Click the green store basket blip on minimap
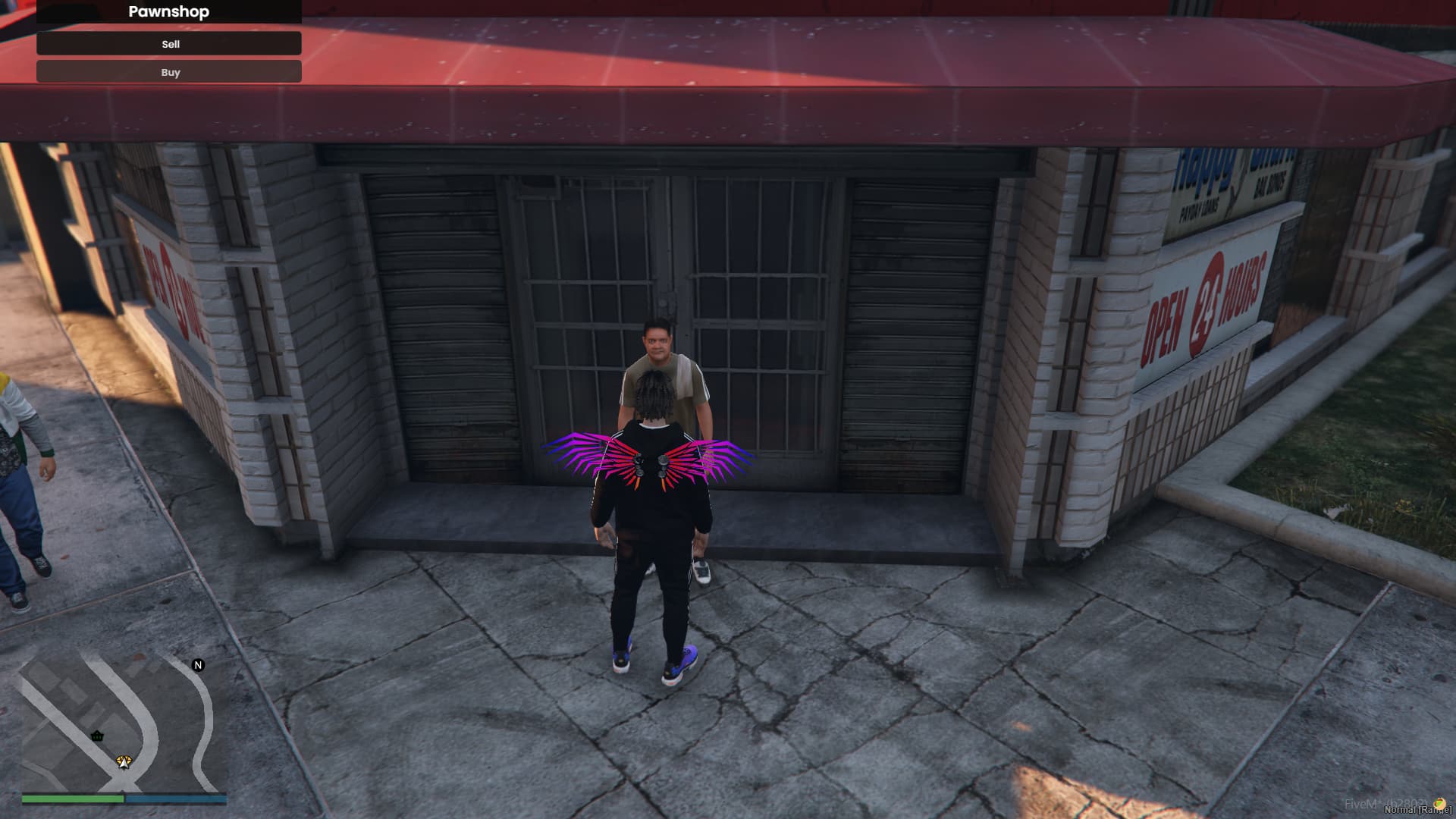This screenshot has height=819, width=1456. pos(97,736)
